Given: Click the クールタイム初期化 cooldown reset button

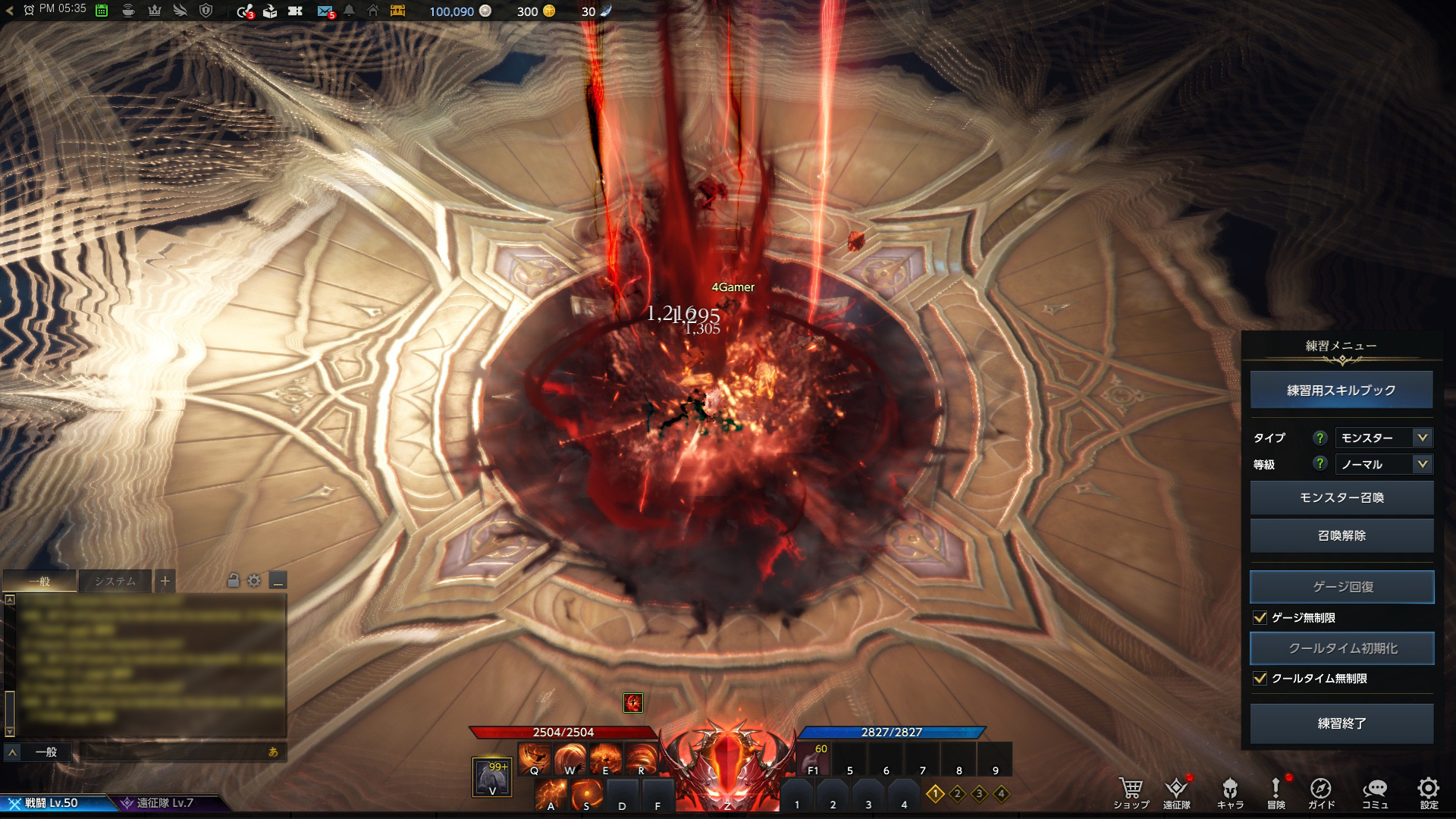Looking at the screenshot, I should (x=1341, y=648).
